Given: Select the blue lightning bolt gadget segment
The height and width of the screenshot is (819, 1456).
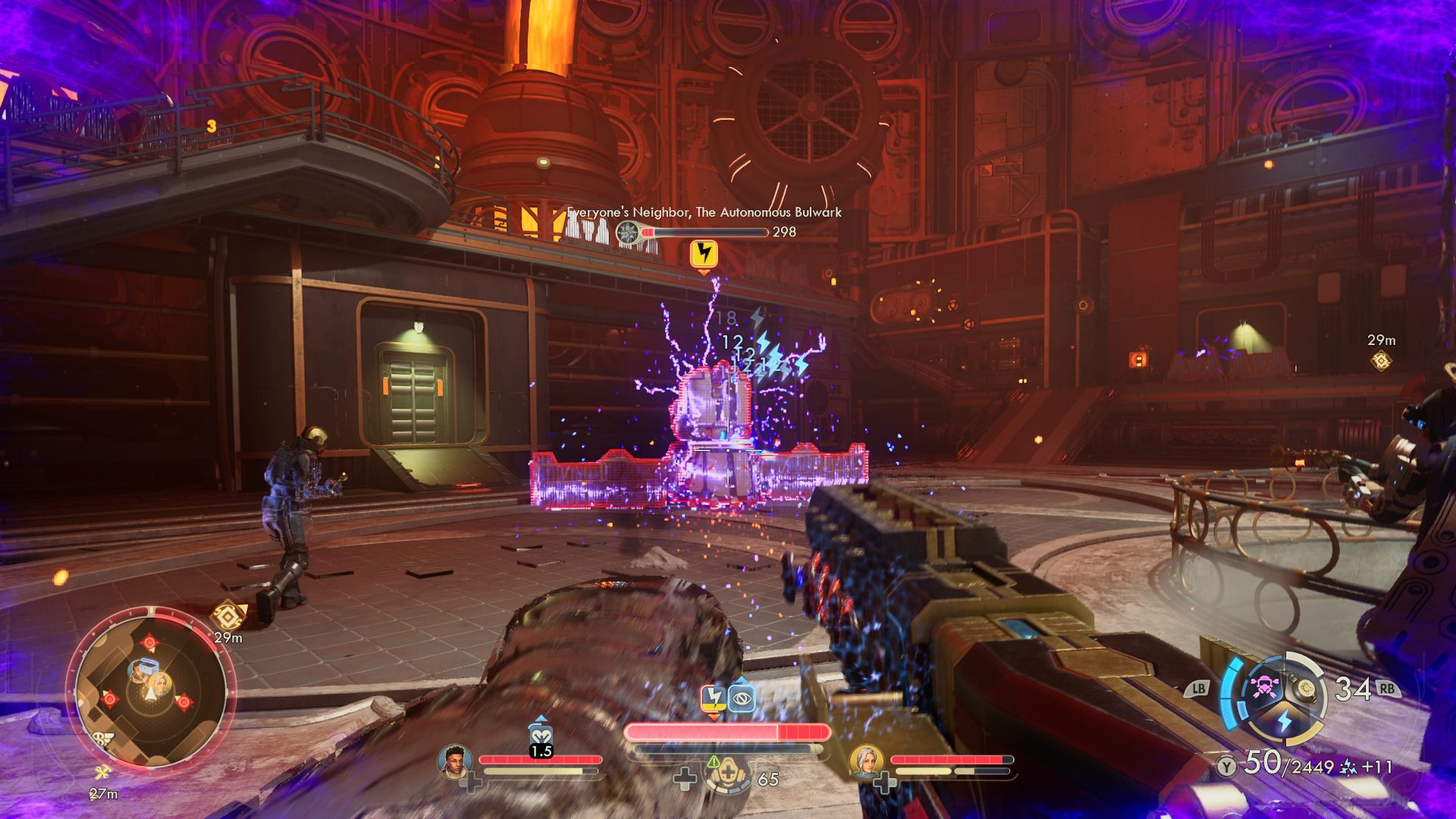Looking at the screenshot, I should click(1284, 720).
